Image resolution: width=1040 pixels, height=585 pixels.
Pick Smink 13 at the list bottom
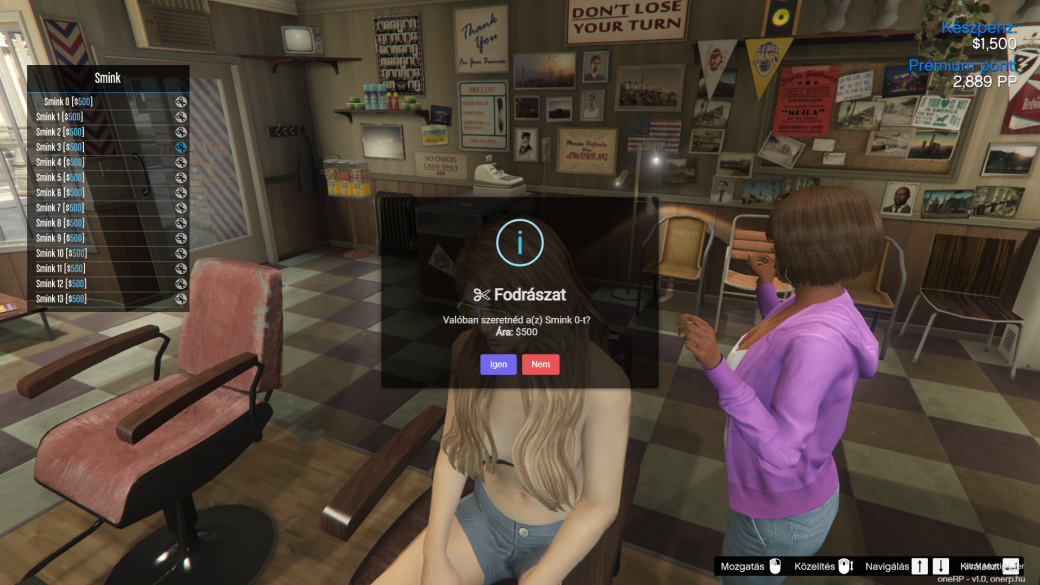(108, 298)
